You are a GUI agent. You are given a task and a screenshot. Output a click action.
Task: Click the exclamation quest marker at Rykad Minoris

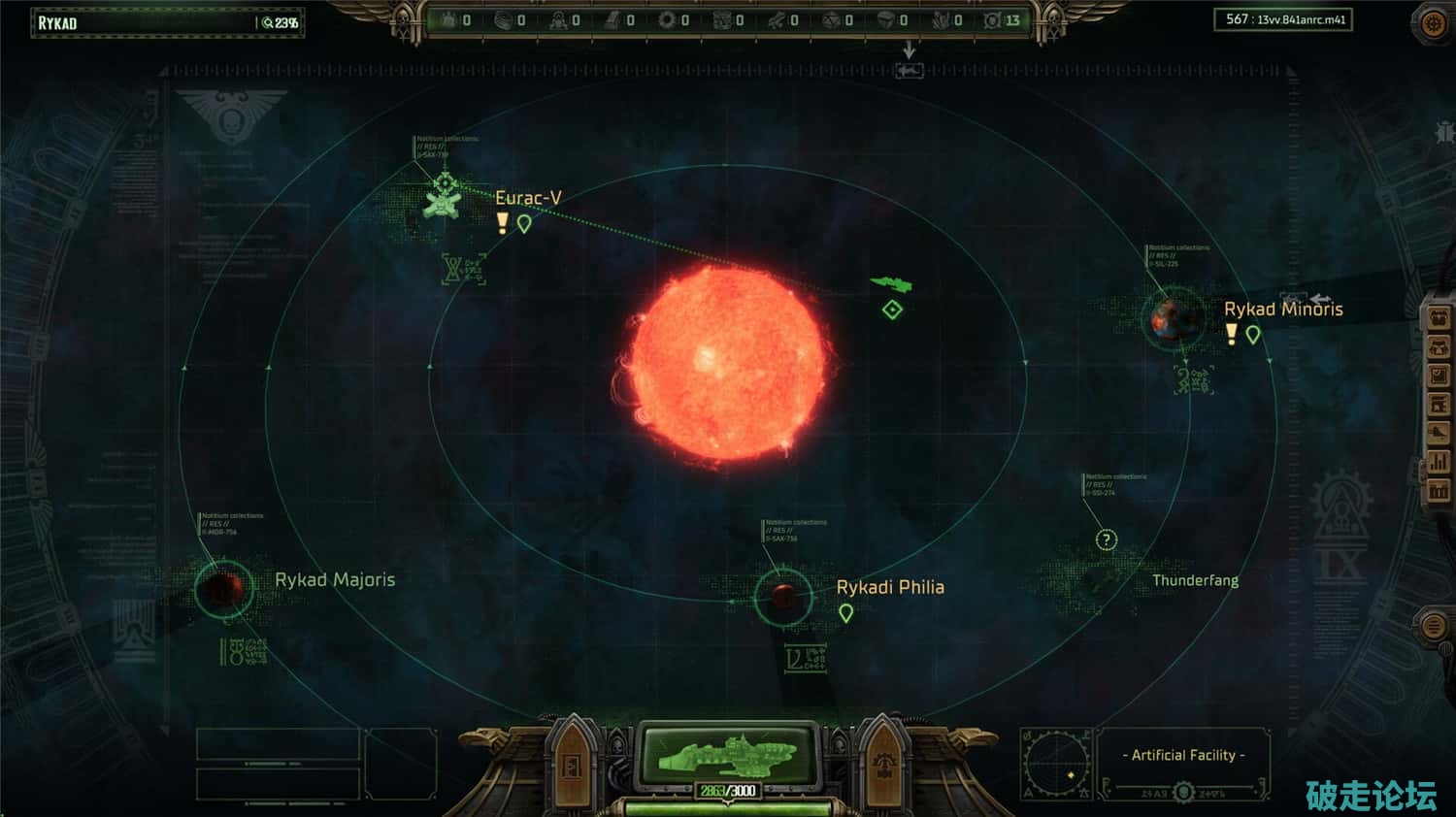(1231, 334)
